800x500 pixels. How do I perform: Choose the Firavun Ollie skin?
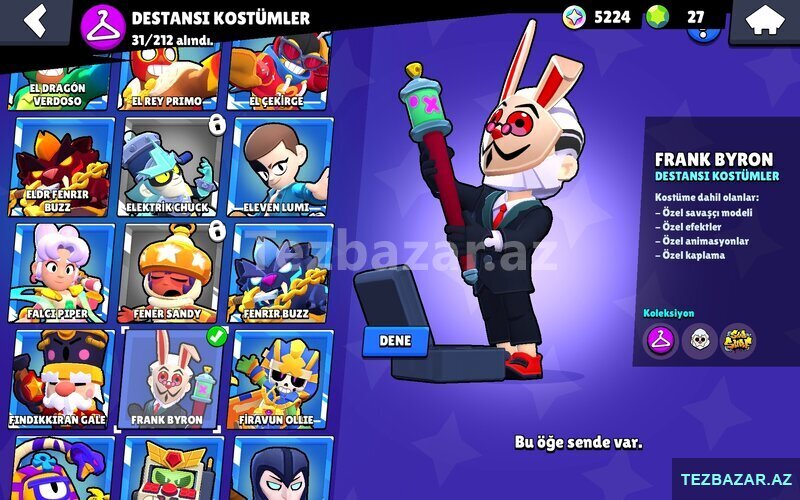point(282,378)
